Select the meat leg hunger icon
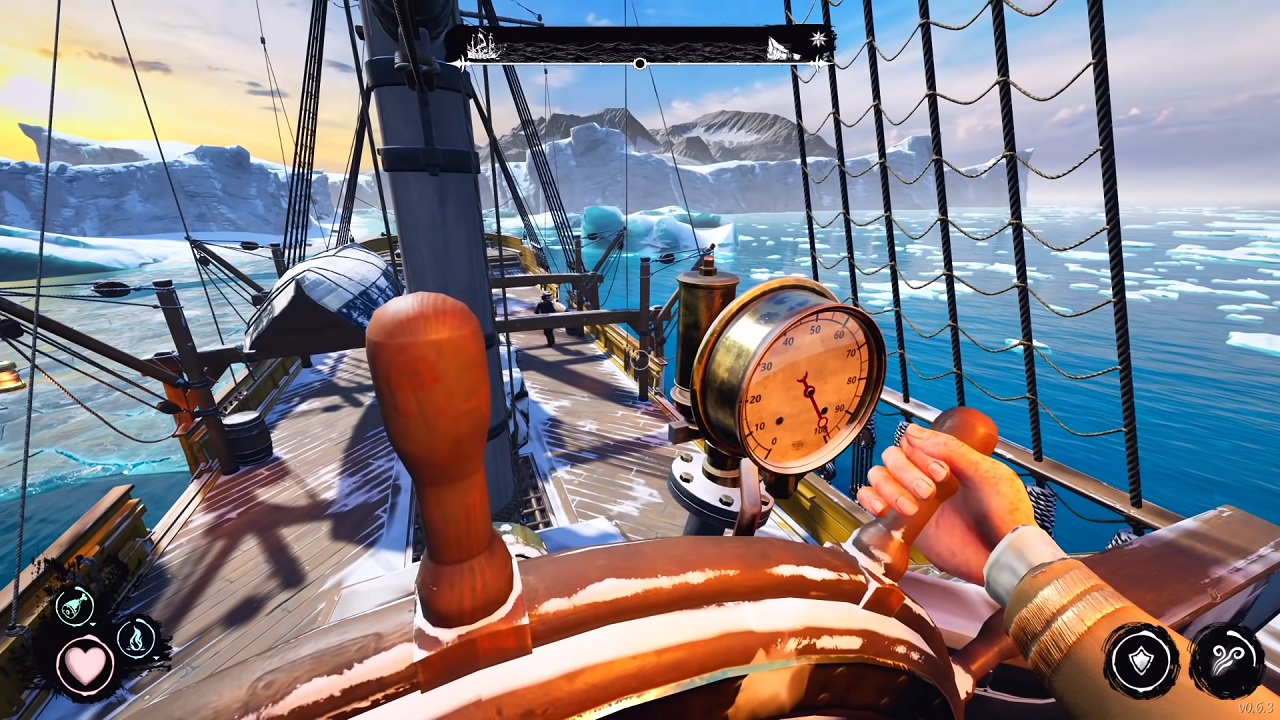Viewport: 1280px width, 720px height. (x=74, y=606)
